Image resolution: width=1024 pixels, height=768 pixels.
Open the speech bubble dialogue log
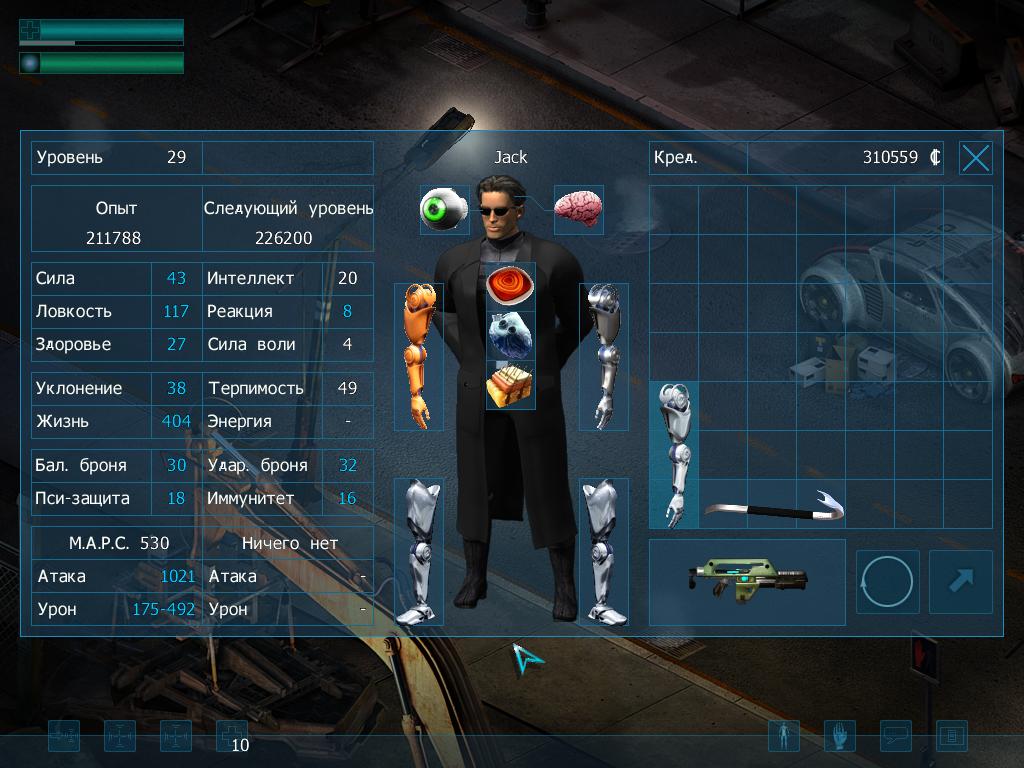(x=895, y=737)
